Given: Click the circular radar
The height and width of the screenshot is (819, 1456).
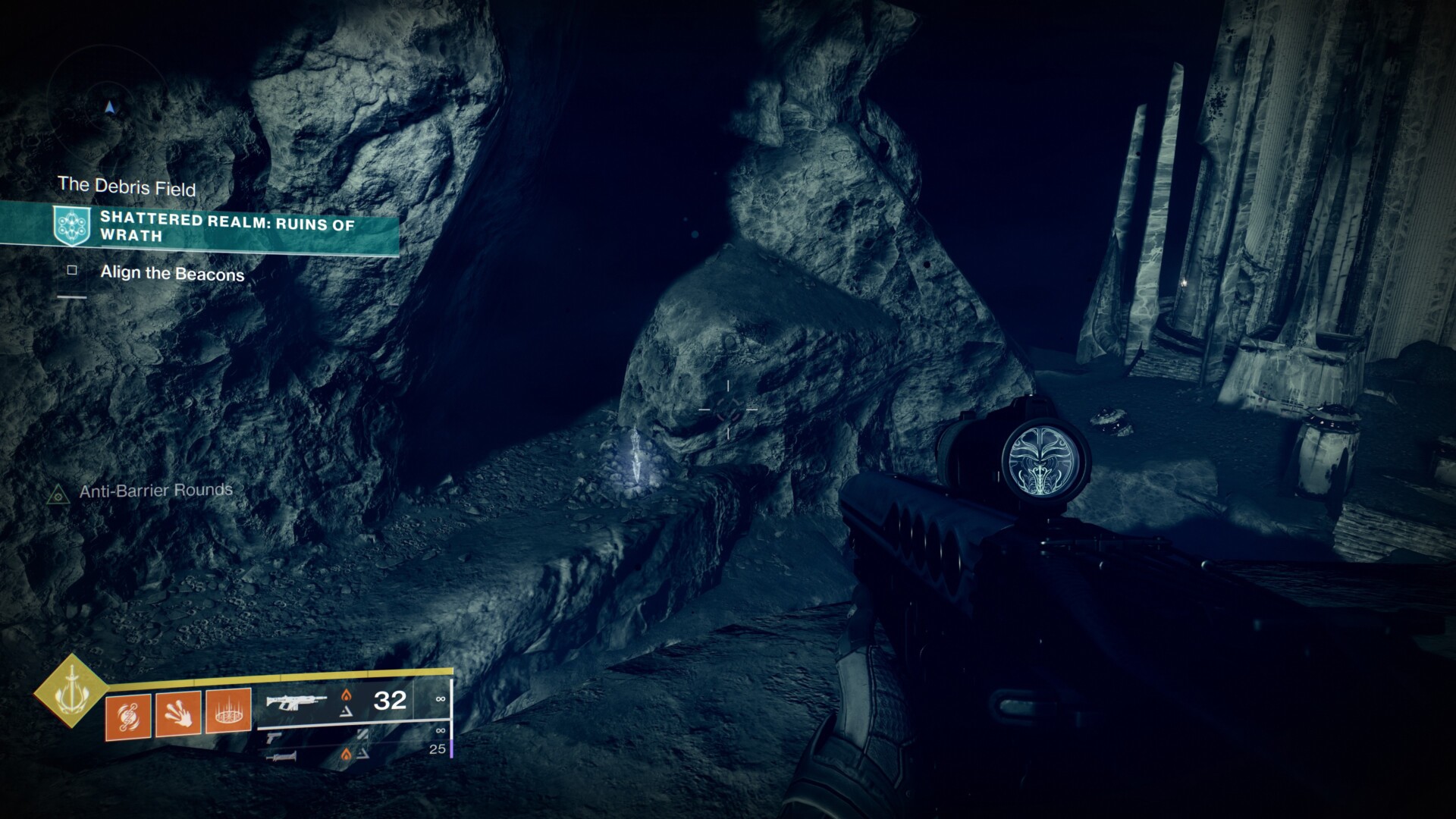Looking at the screenshot, I should (x=111, y=108).
